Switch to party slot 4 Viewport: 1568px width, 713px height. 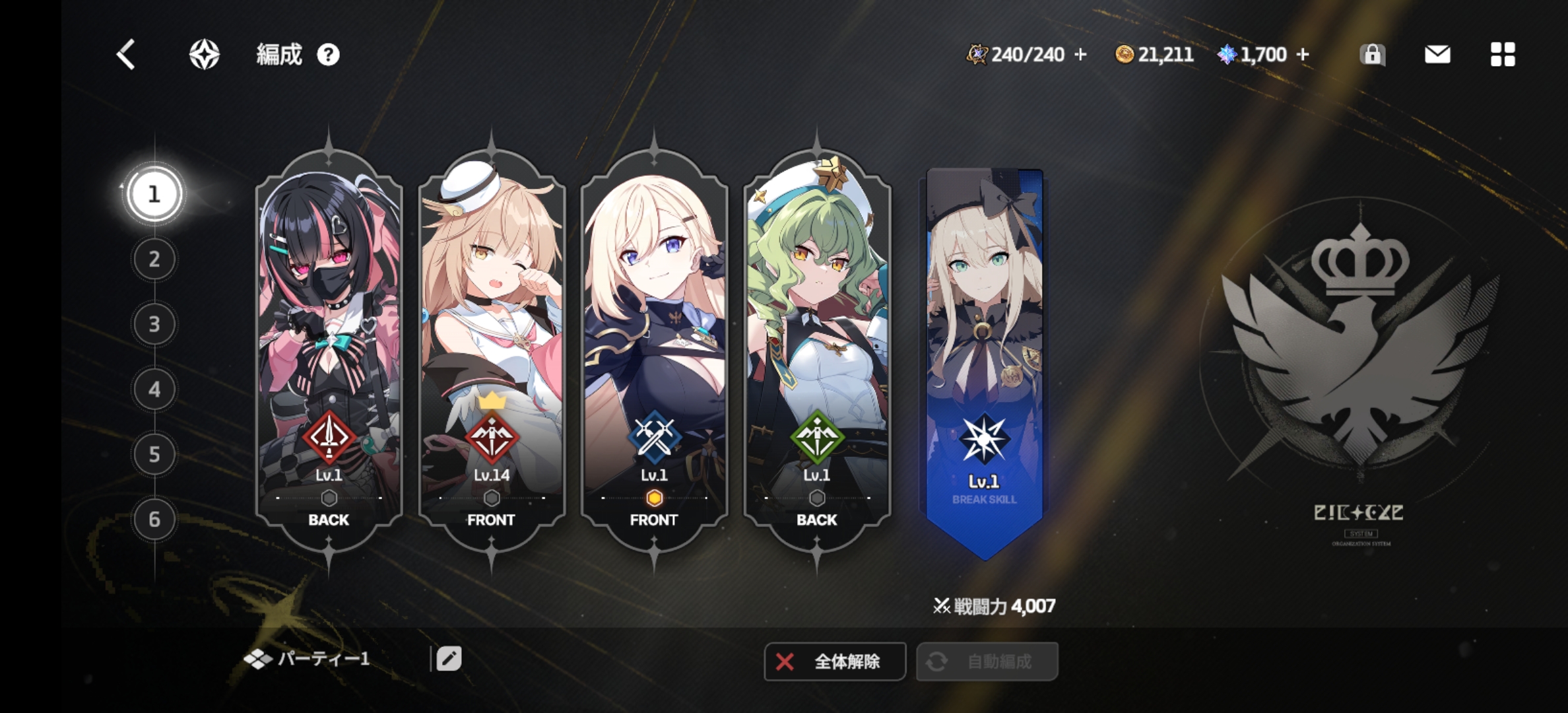[x=154, y=390]
